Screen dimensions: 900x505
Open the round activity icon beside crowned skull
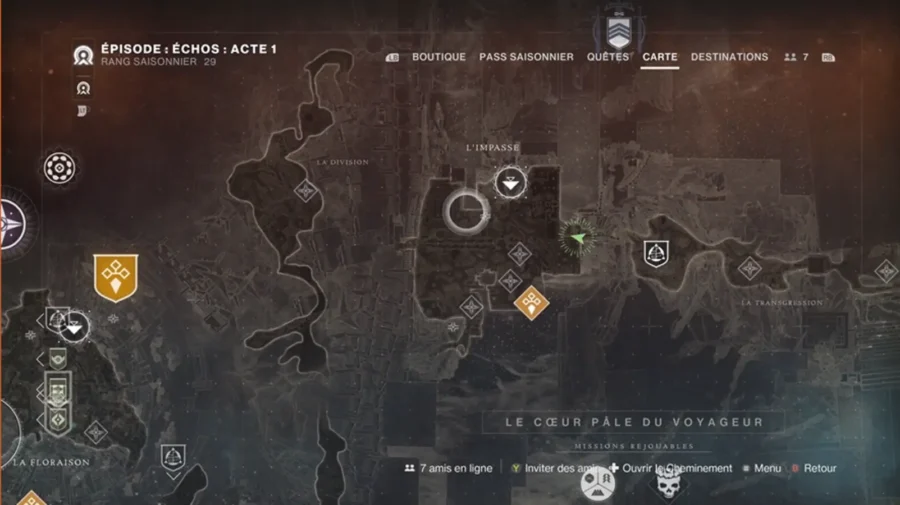[x=598, y=485]
